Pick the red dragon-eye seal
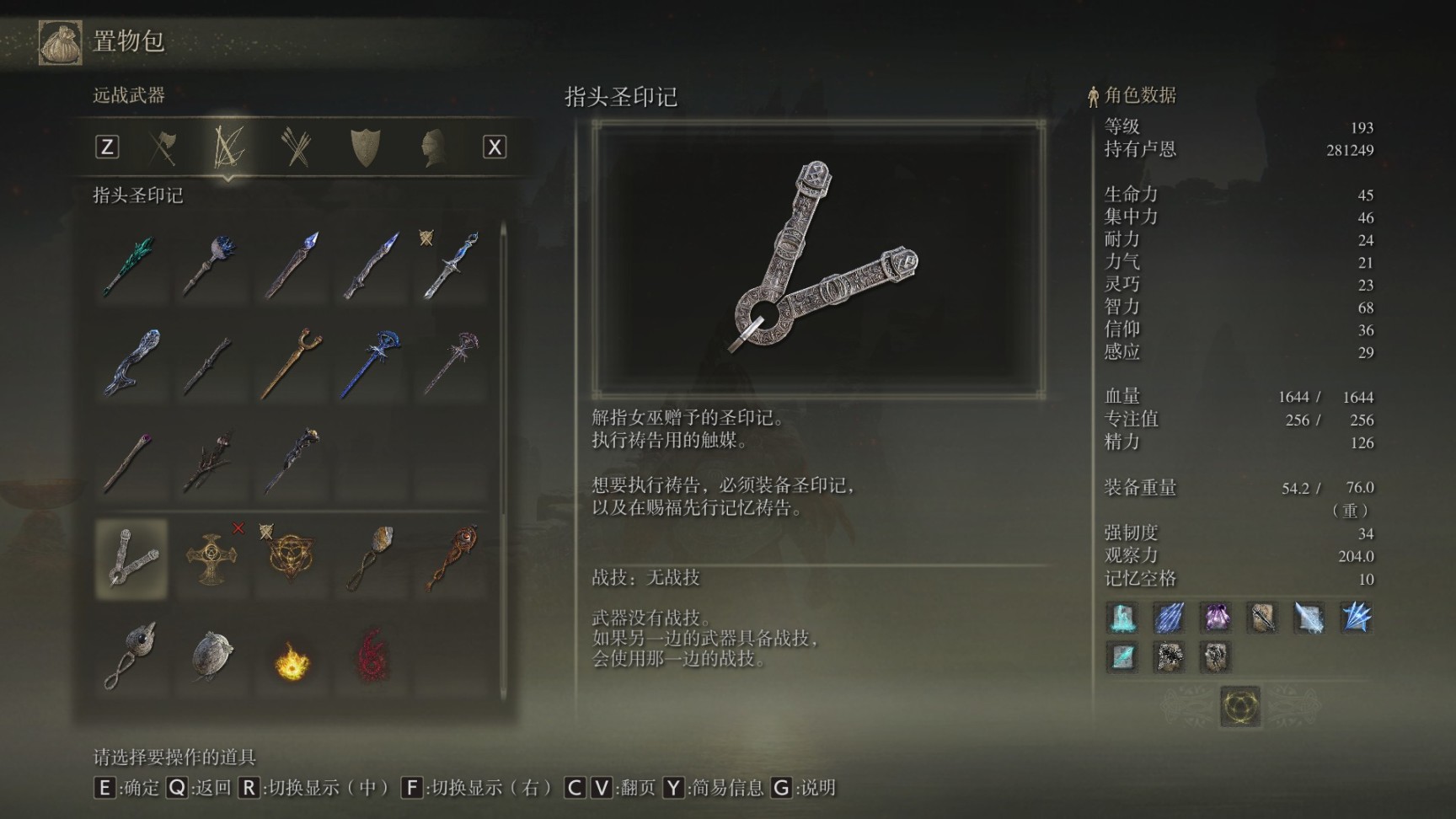Image resolution: width=1456 pixels, height=819 pixels. pyautogui.click(x=452, y=559)
